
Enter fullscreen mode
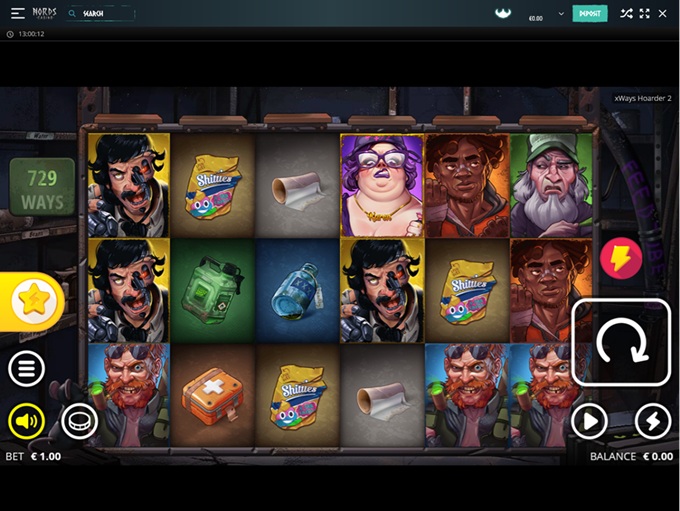tap(644, 14)
